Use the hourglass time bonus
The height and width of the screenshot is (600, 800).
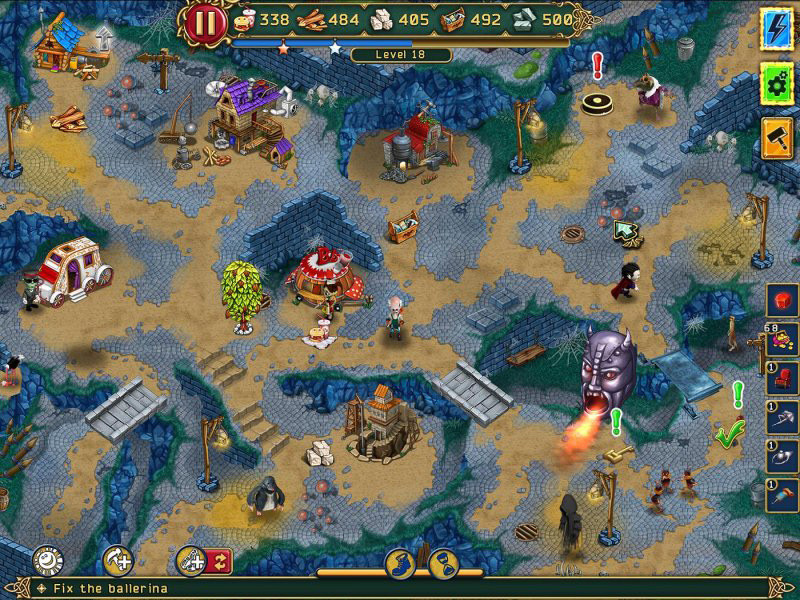443,564
